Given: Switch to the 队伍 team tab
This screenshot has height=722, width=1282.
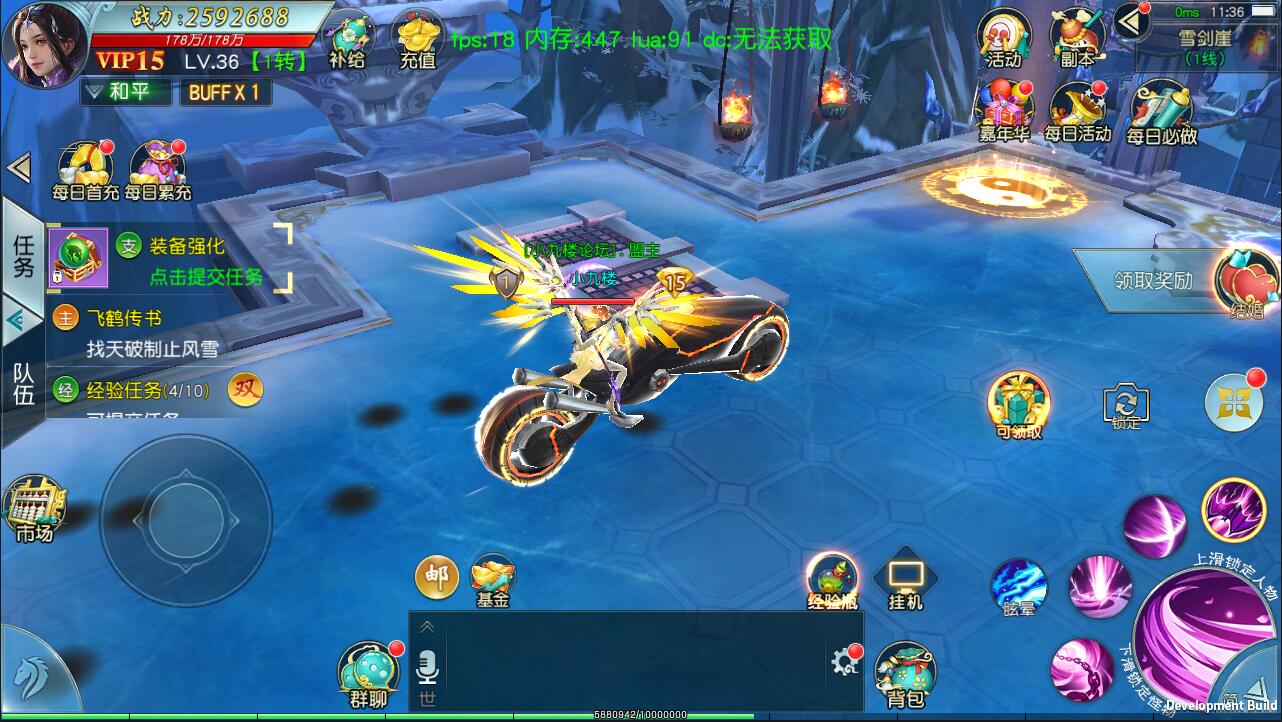Looking at the screenshot, I should [23, 383].
